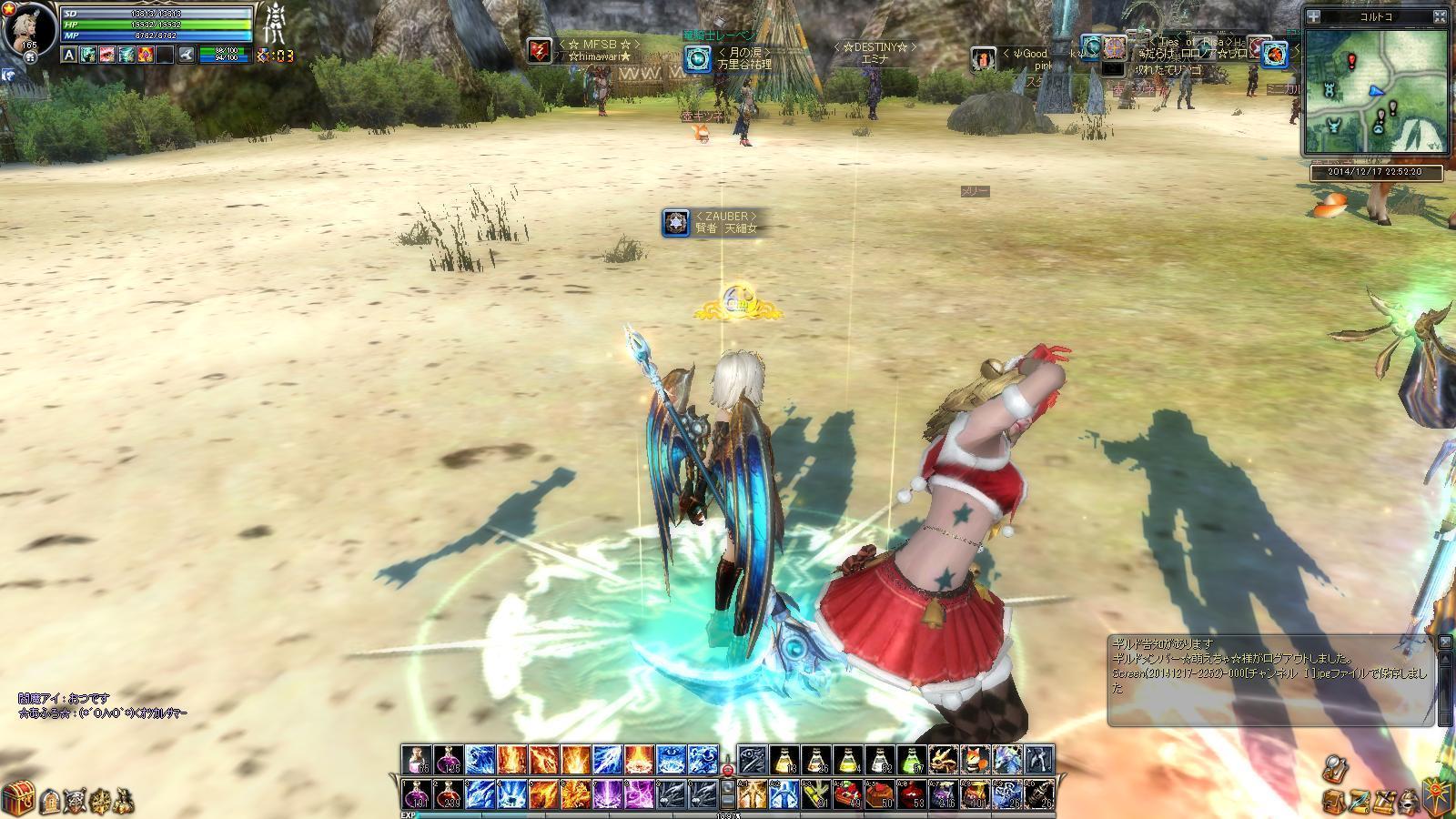Click the player portrait at level 165

click(27, 27)
